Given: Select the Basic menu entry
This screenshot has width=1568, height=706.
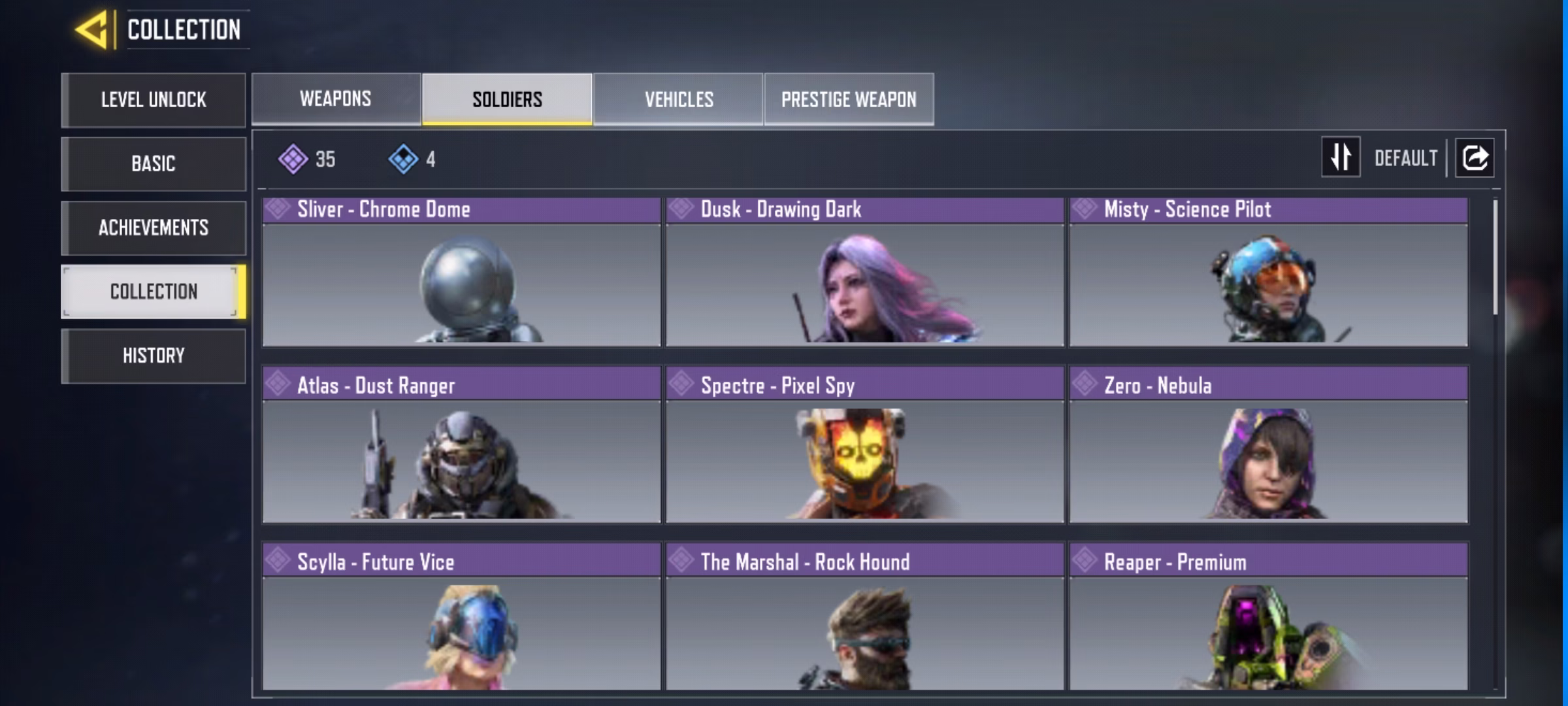Looking at the screenshot, I should 154,163.
